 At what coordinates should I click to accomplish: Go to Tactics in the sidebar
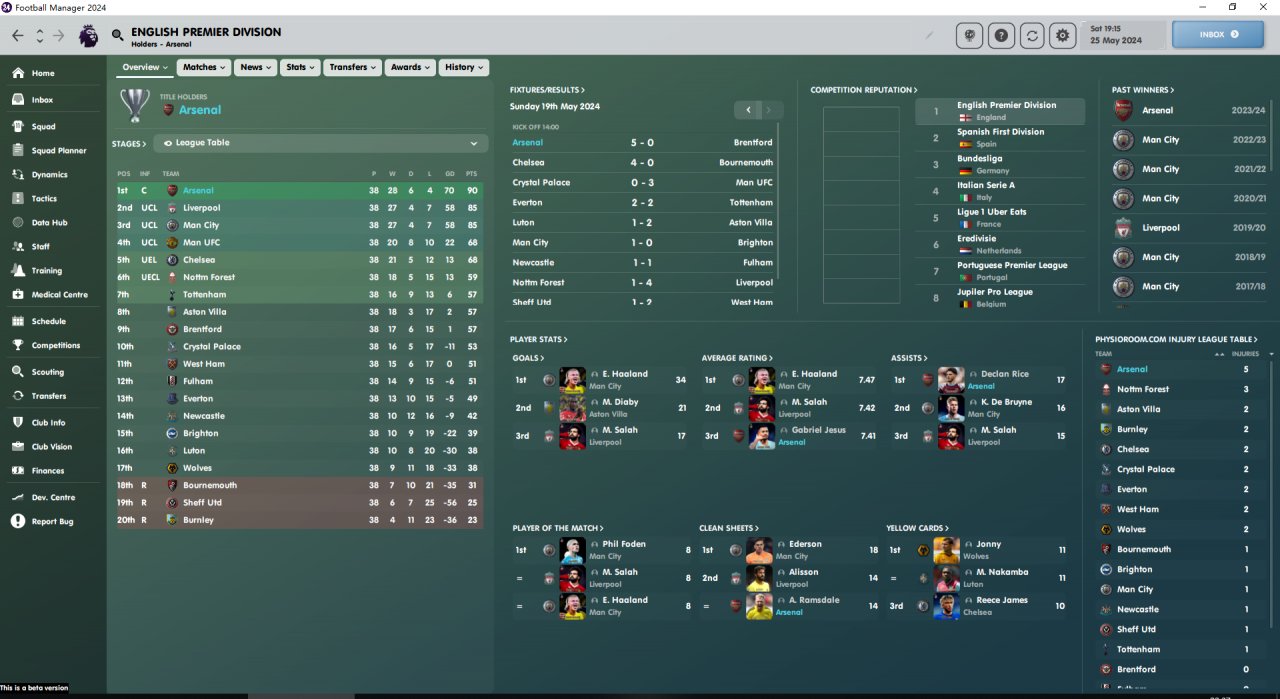[44, 199]
